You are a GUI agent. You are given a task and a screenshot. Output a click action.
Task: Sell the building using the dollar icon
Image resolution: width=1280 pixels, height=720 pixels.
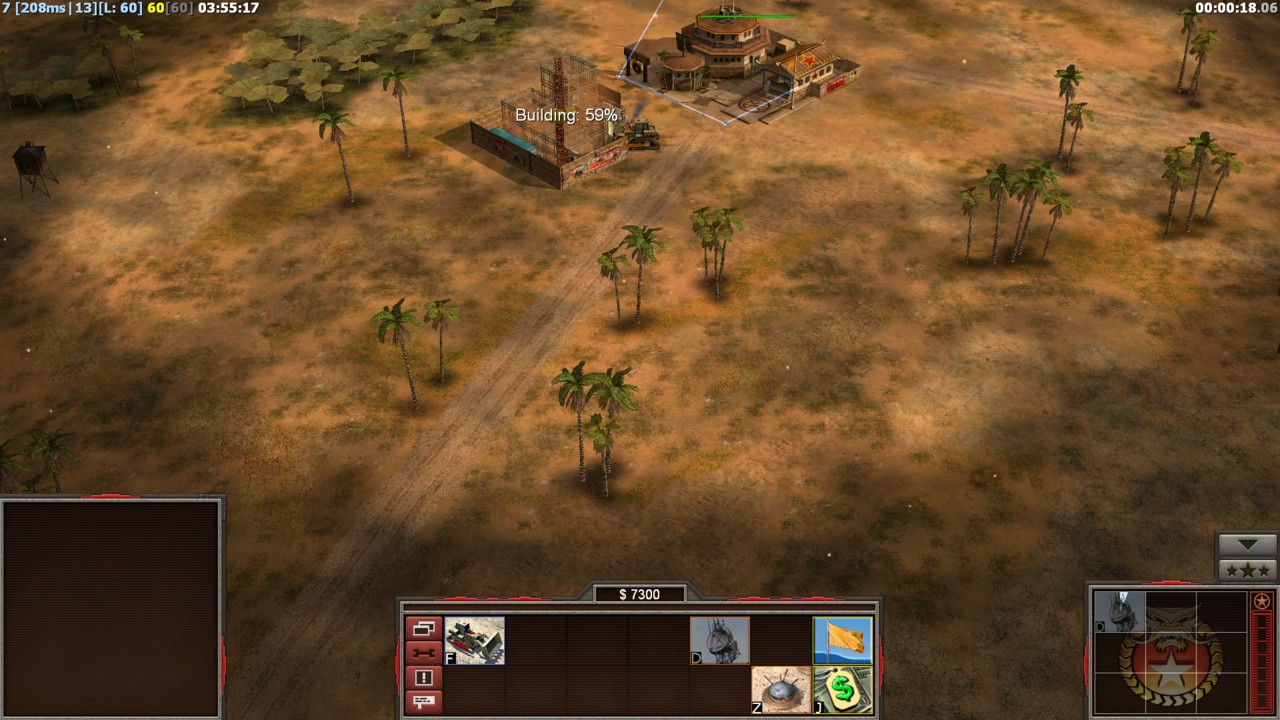pyautogui.click(x=843, y=690)
